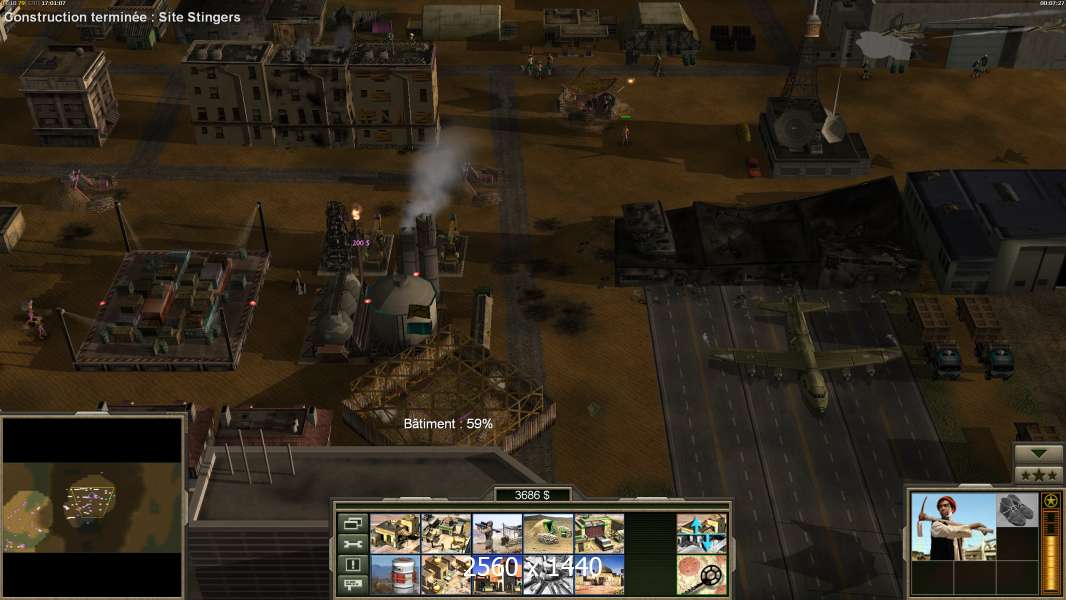The height and width of the screenshot is (600, 1066).
Task: Open the wrench options button
Action: pos(352,544)
